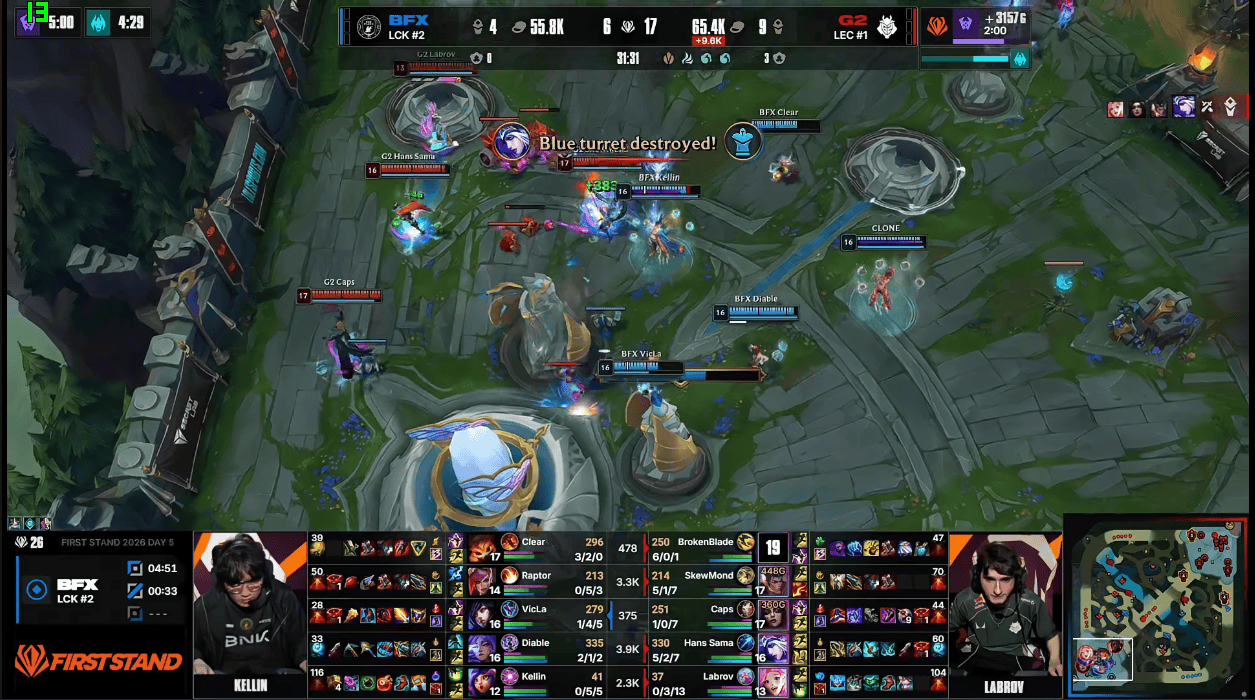Click Clear's rune icon beside his name
The height and width of the screenshot is (700, 1255).
[x=509, y=542]
